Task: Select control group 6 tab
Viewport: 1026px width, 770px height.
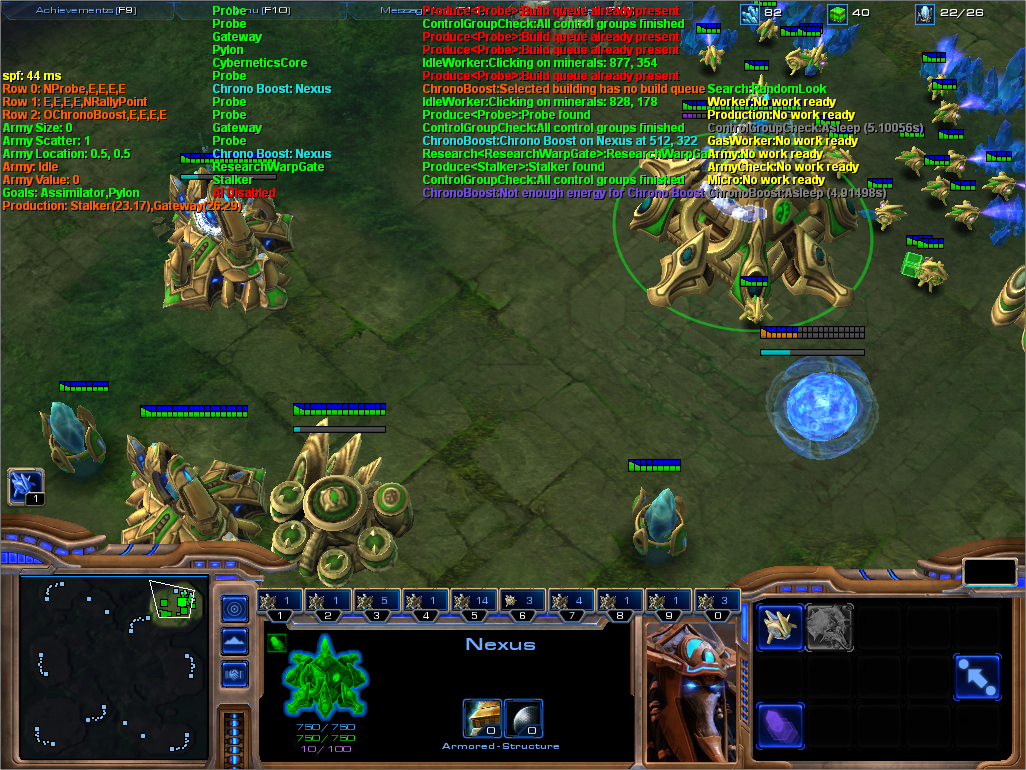Action: point(523,601)
